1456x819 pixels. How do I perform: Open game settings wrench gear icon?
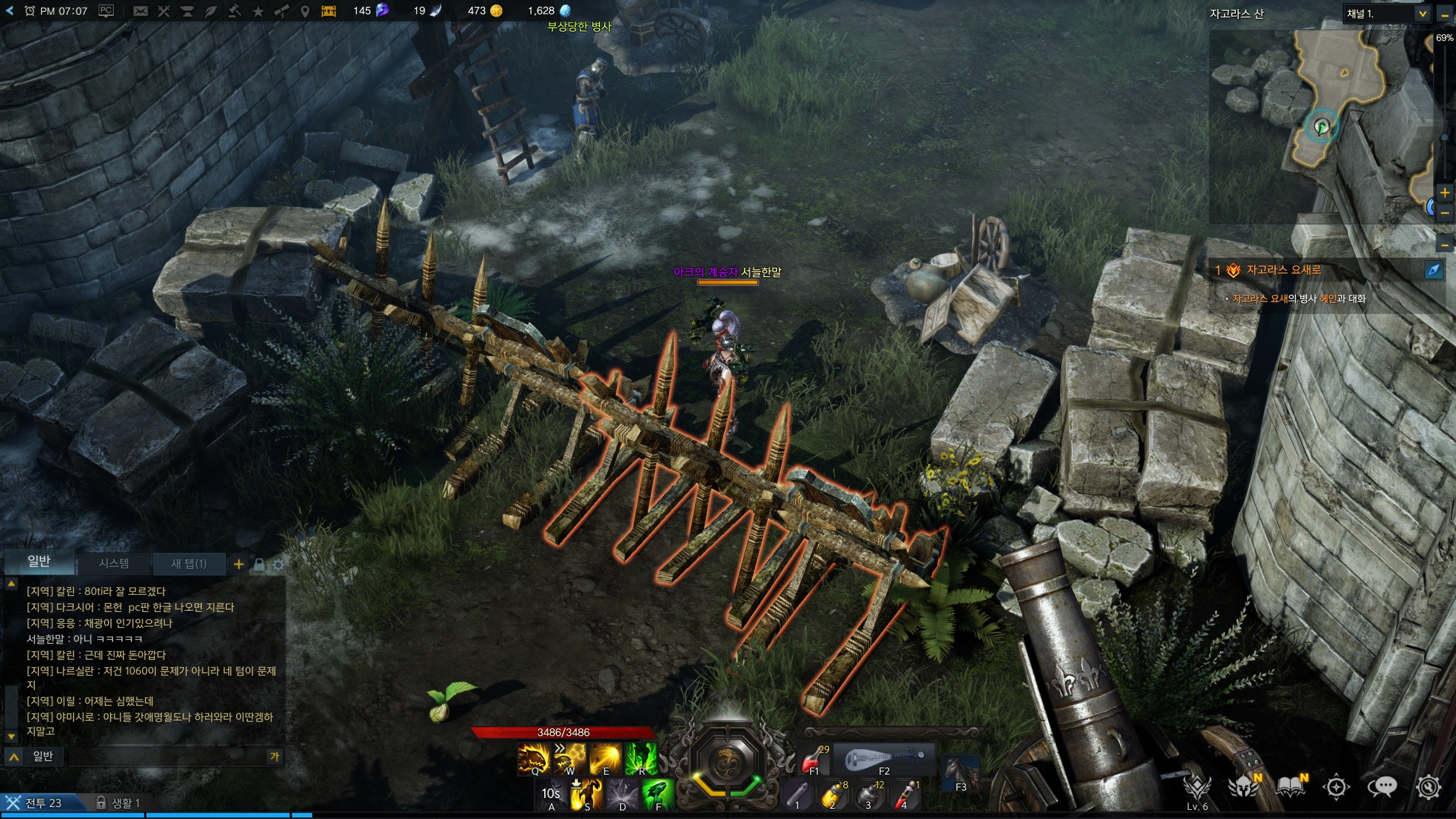pyautogui.click(x=1428, y=787)
